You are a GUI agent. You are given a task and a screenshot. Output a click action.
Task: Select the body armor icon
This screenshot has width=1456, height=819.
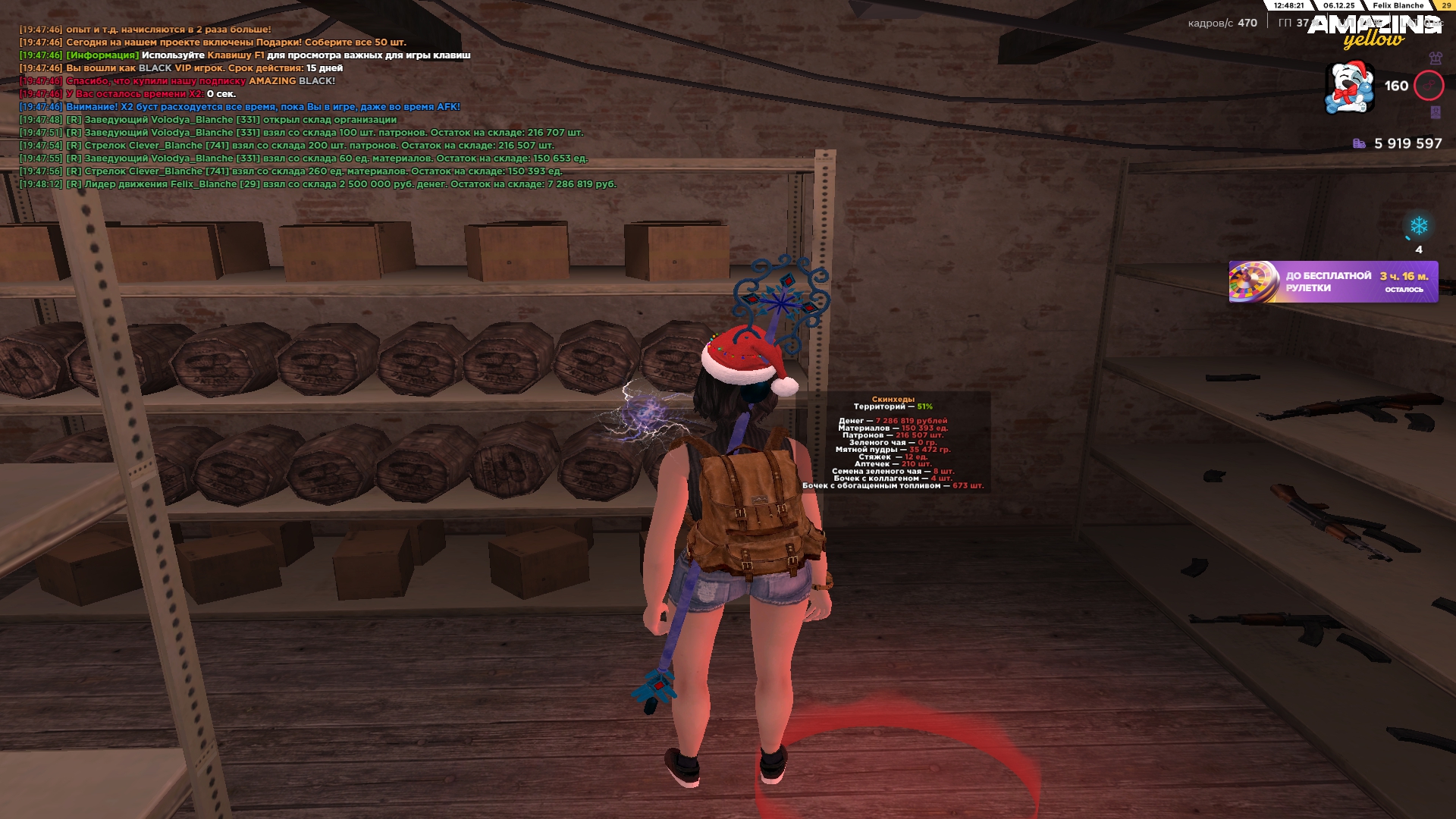tap(1435, 58)
